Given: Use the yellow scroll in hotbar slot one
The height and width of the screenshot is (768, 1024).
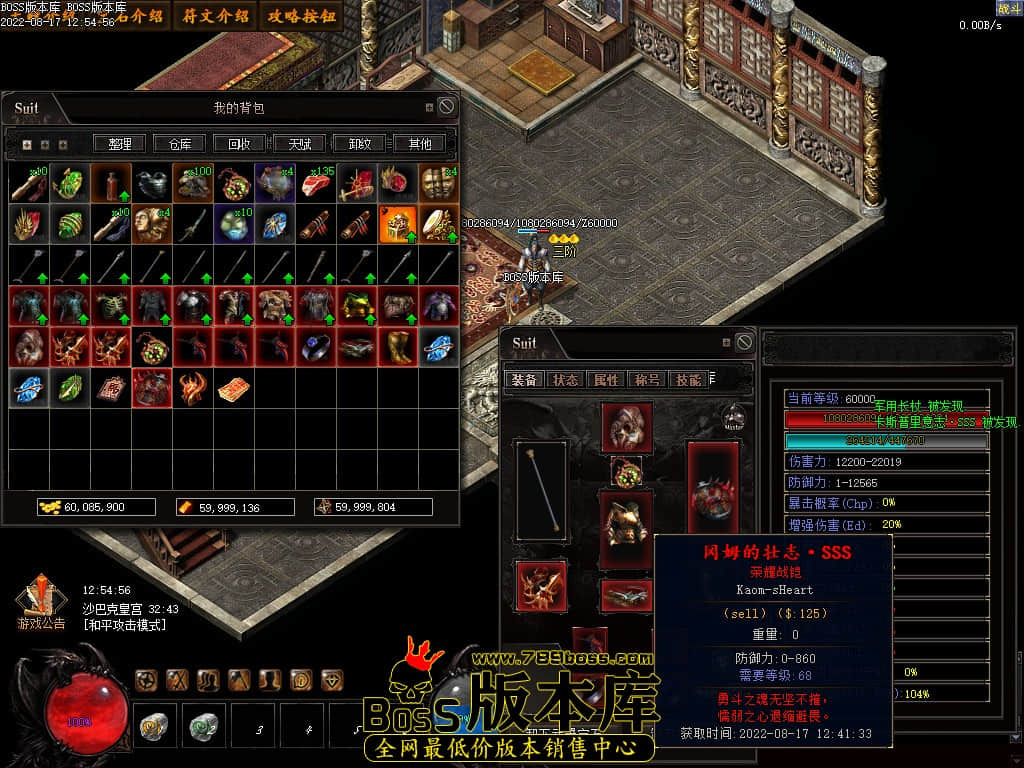Looking at the screenshot, I should point(154,724).
